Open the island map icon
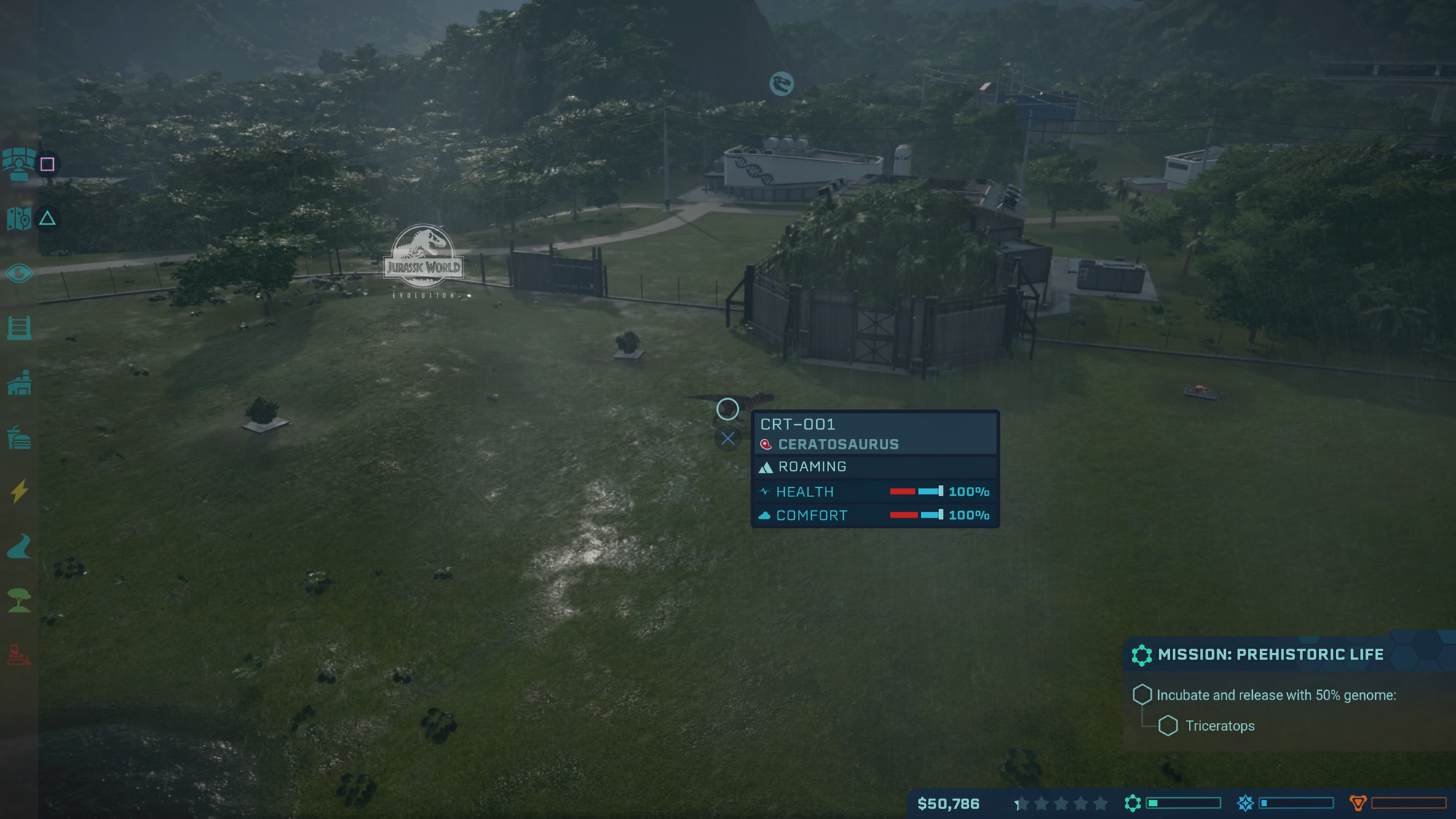The height and width of the screenshot is (819, 1456). [17, 216]
